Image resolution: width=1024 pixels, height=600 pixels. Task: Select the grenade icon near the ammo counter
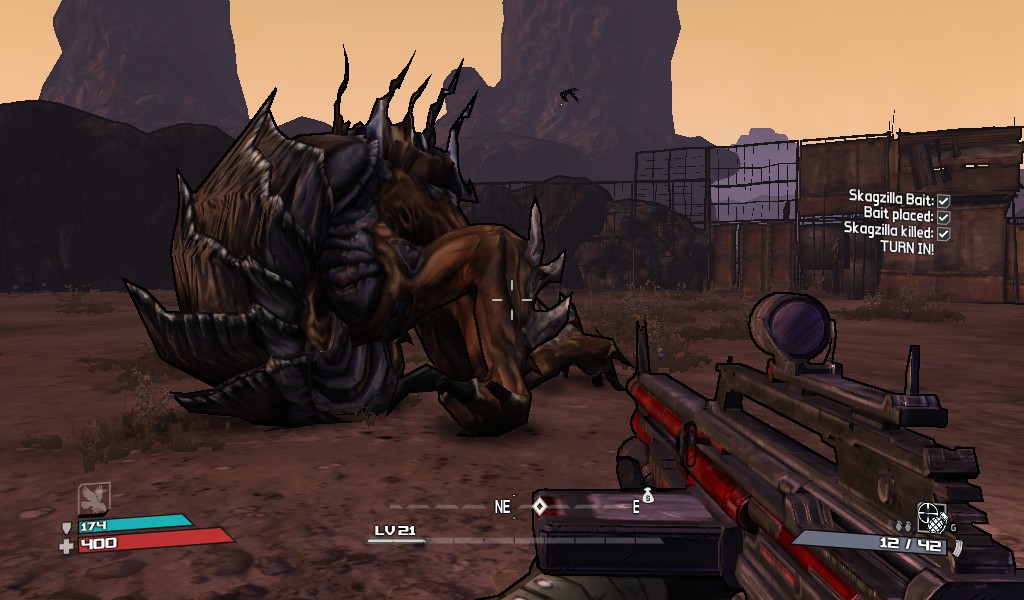[932, 519]
